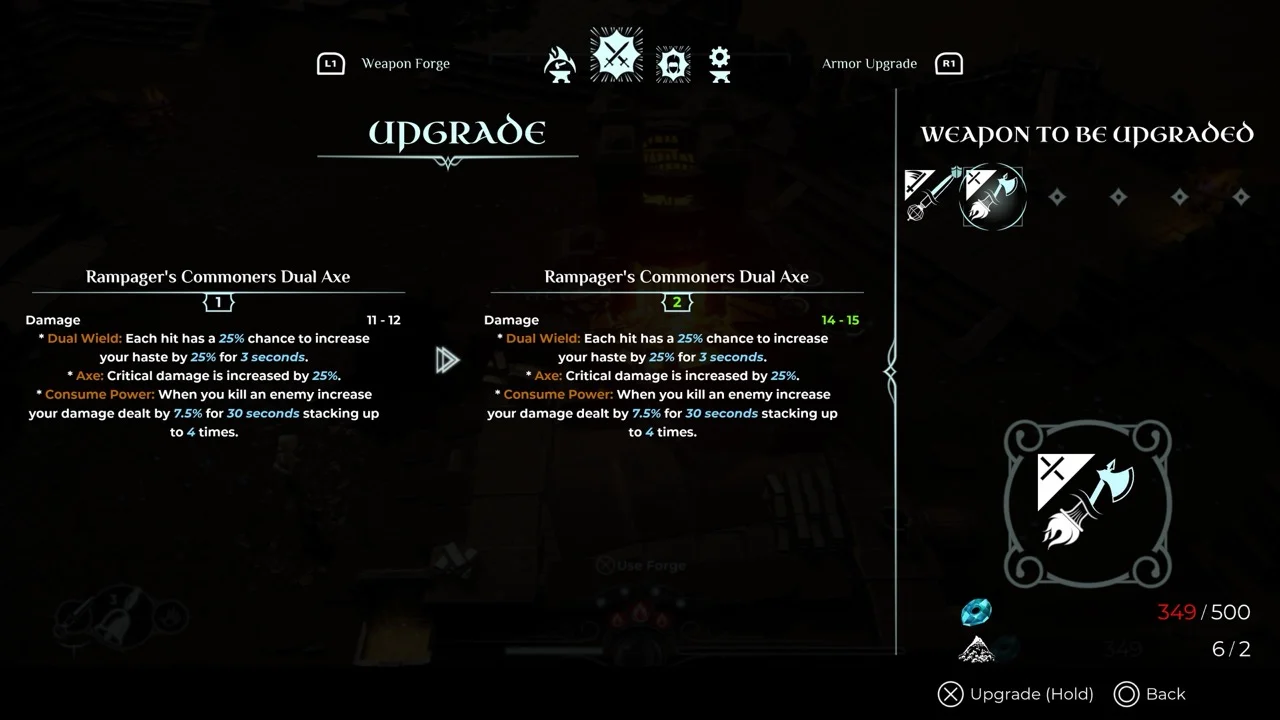Switch to the Weapon Forge tab

[x=404, y=64]
